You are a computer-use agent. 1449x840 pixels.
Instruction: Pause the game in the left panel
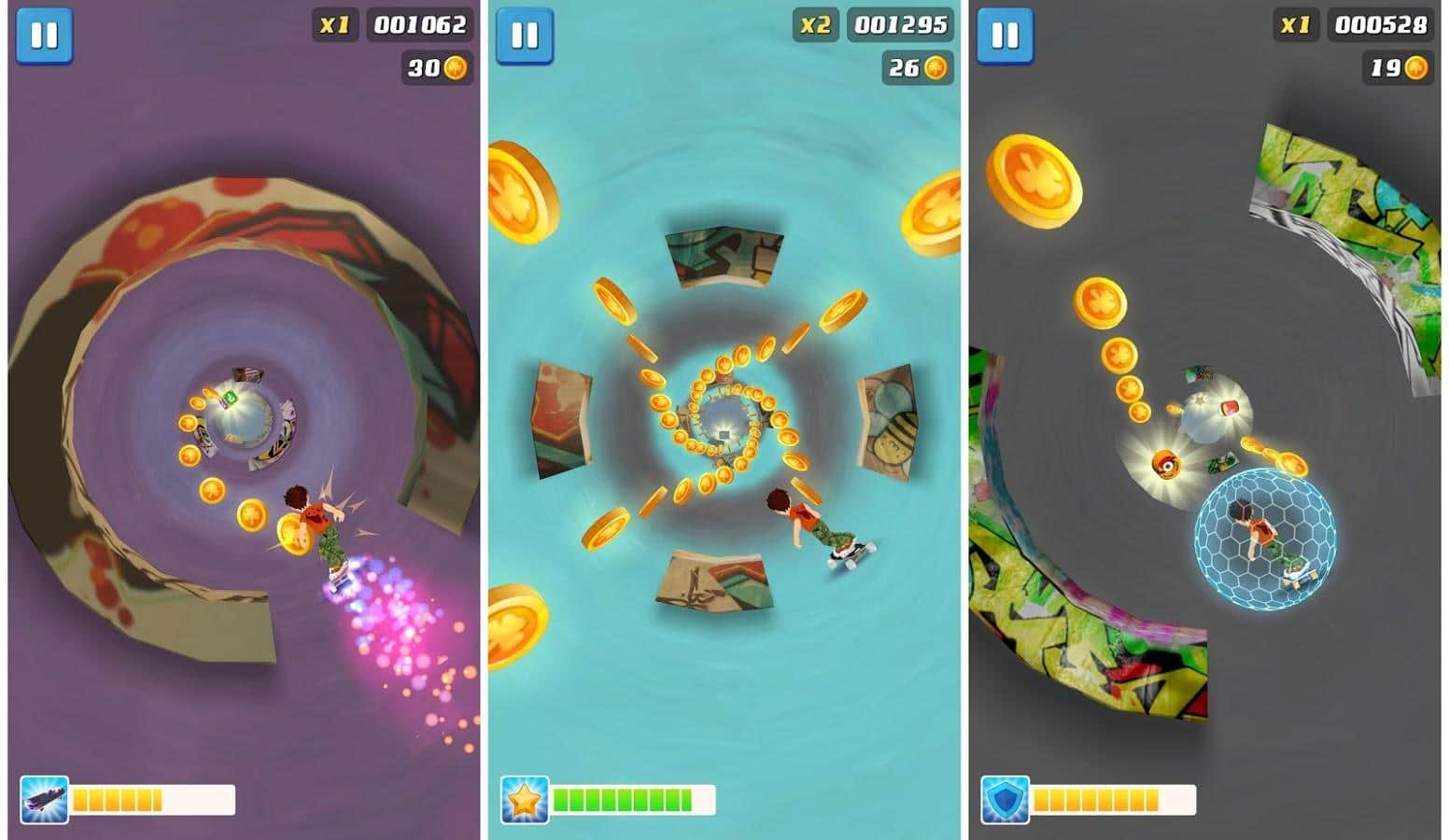click(x=46, y=37)
